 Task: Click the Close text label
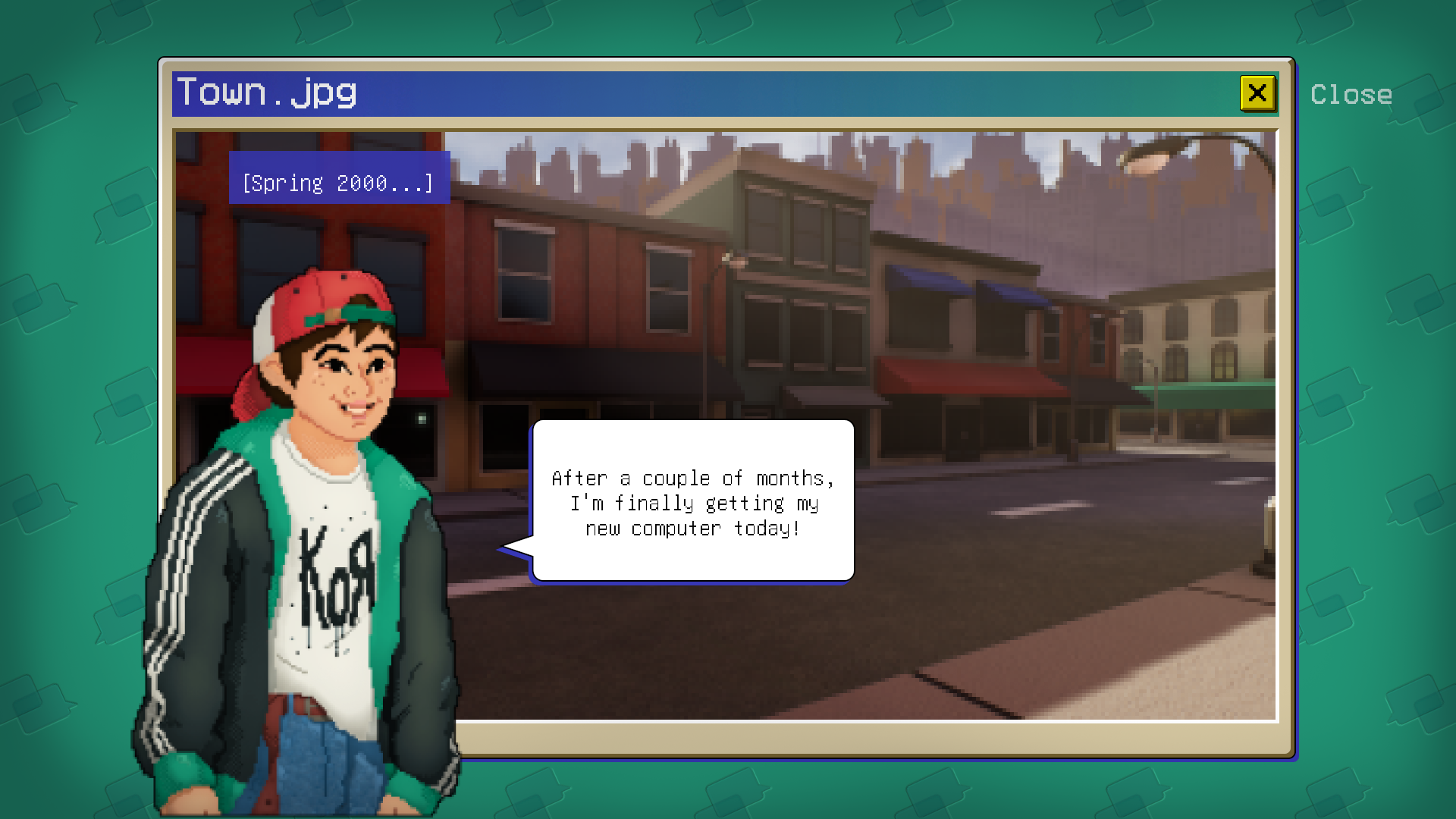[x=1351, y=95]
